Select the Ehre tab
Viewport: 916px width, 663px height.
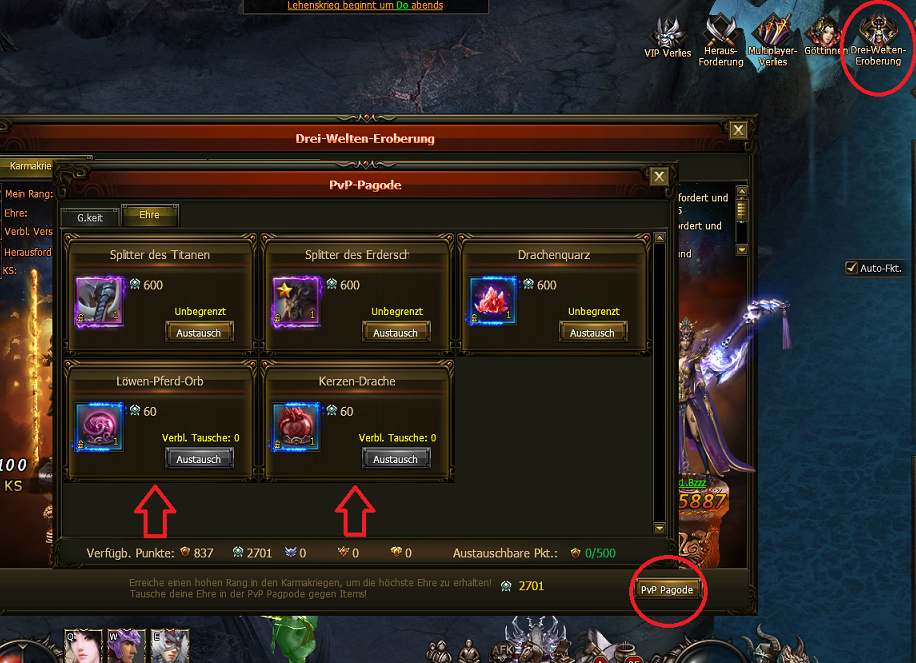(149, 214)
